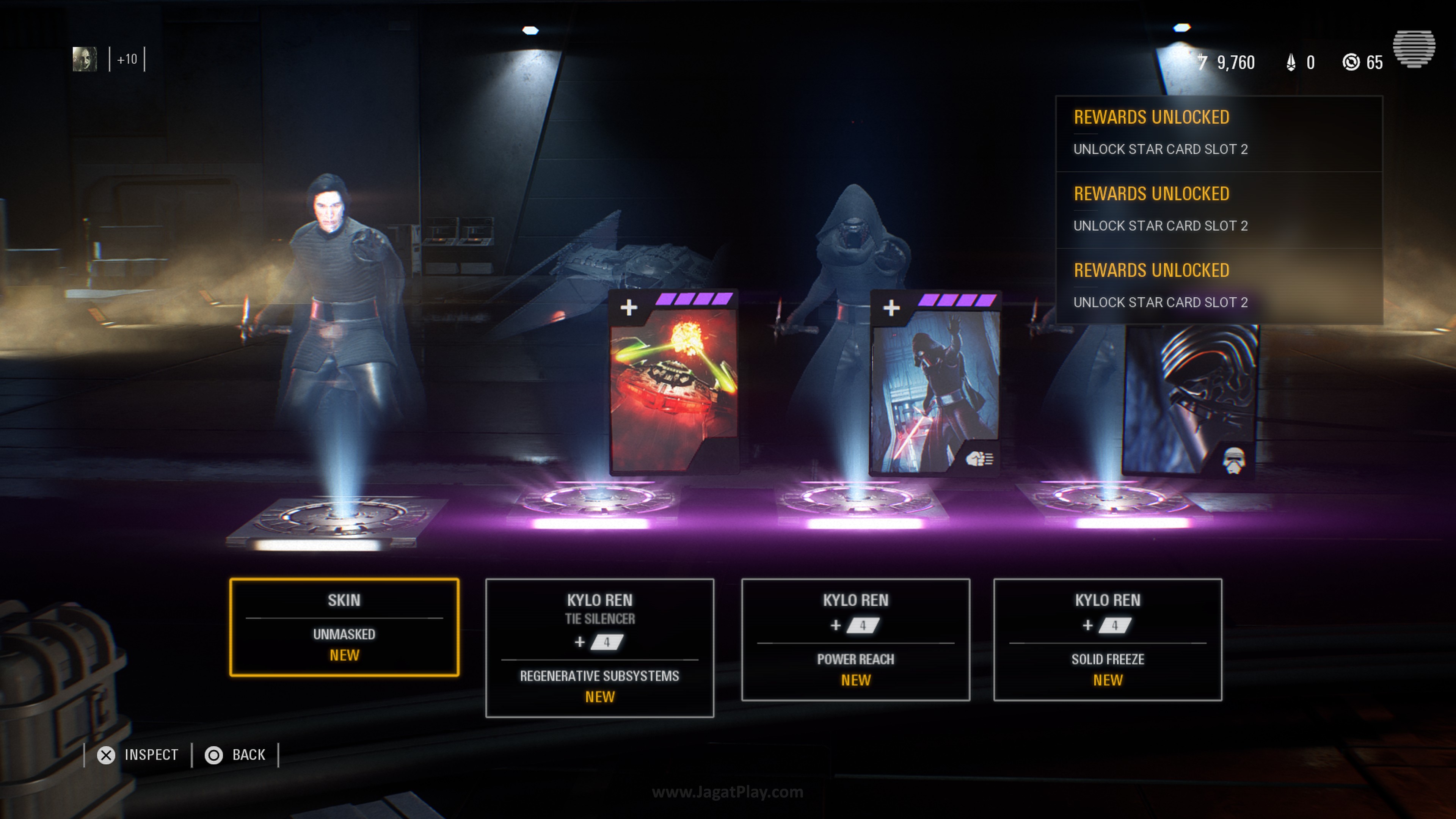Screen dimensions: 1456x819
Task: Select the Unmasked skin reward box
Action: [344, 628]
